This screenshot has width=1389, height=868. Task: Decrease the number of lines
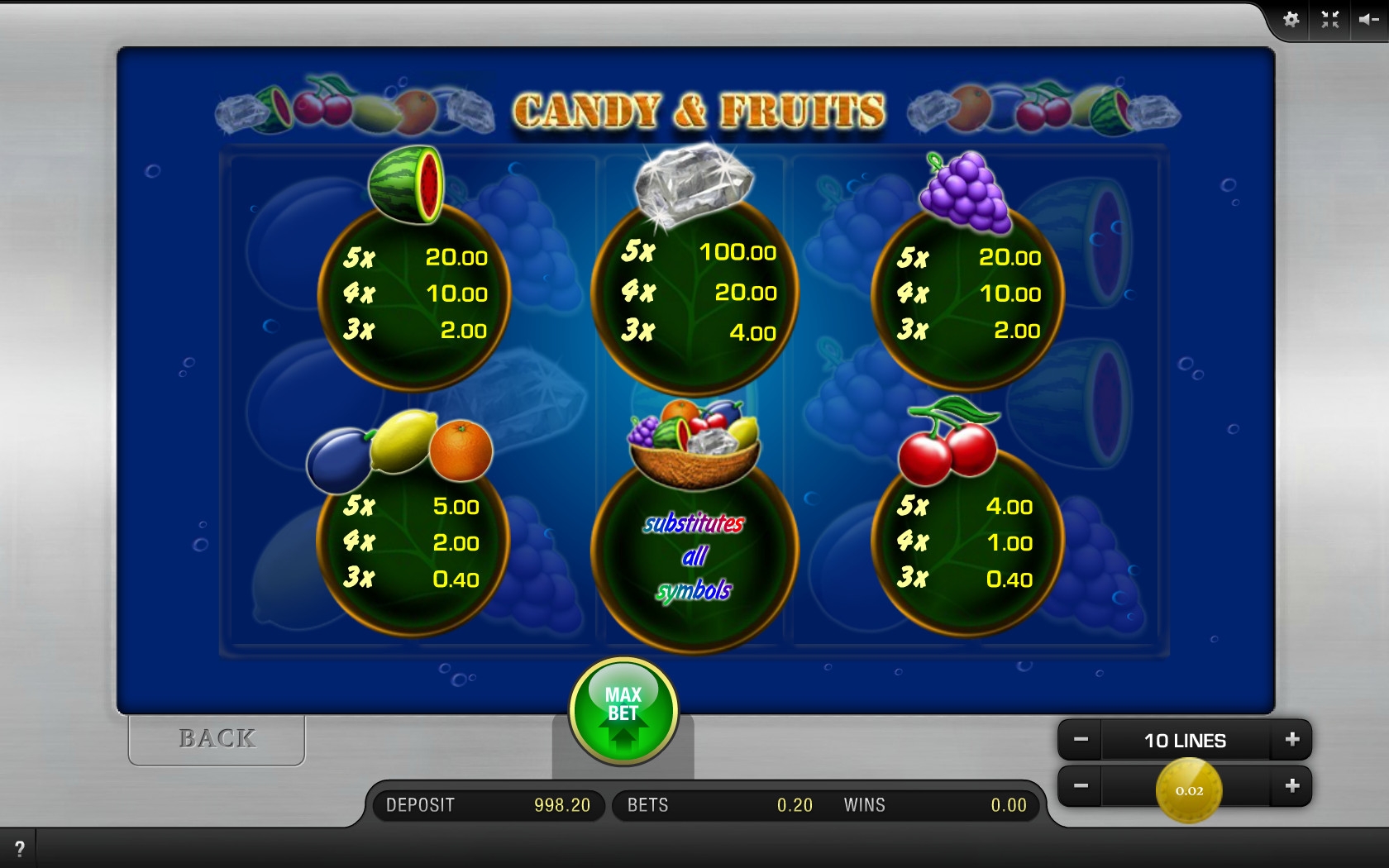click(x=1081, y=740)
